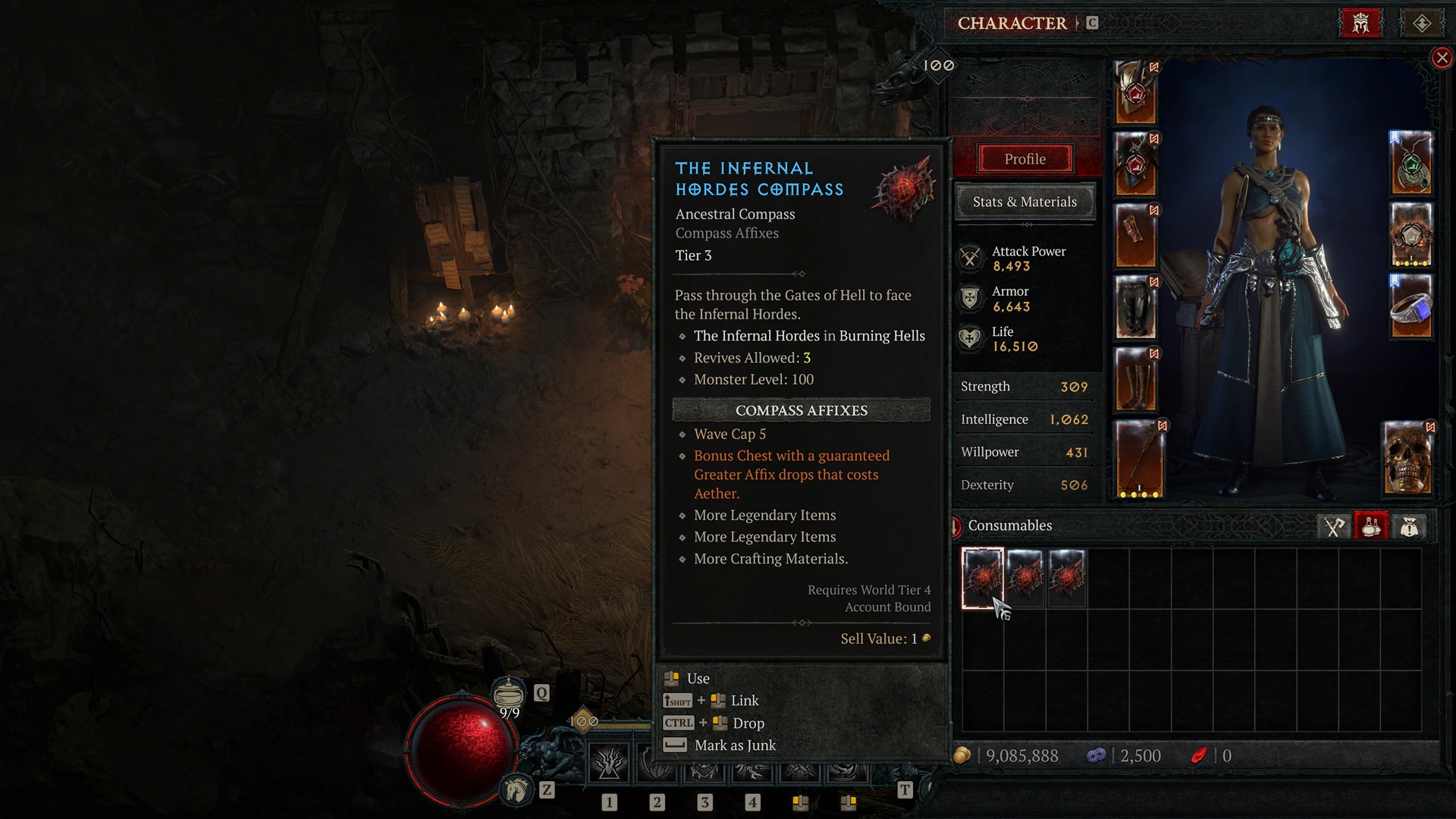Select the potions Consumables filter icon
The width and height of the screenshot is (1456, 819).
point(1371,526)
